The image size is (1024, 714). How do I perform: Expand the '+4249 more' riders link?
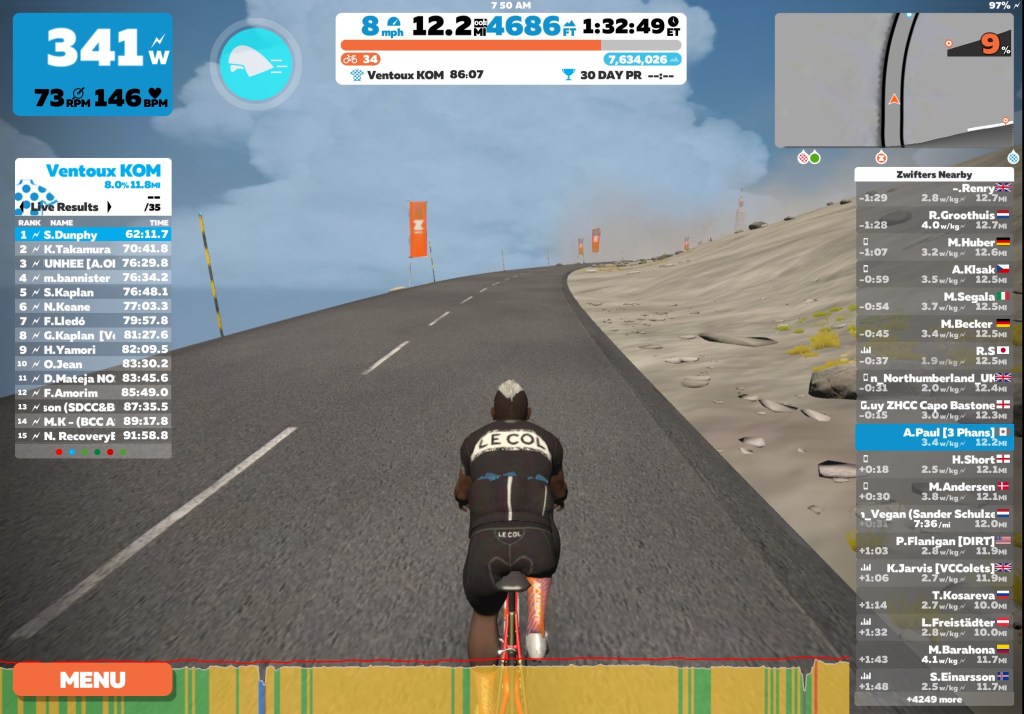click(933, 700)
